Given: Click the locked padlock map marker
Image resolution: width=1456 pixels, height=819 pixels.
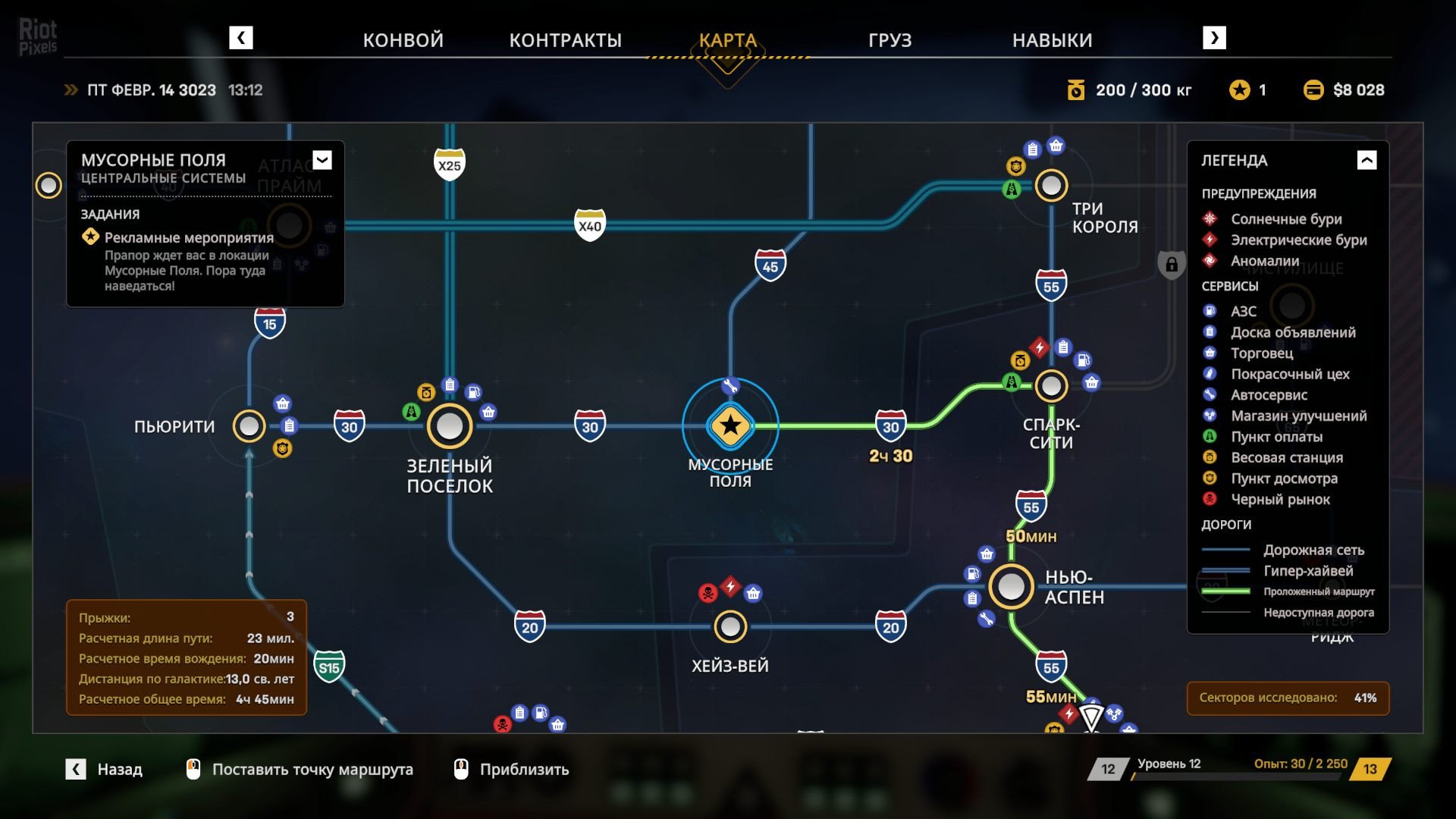Looking at the screenshot, I should (1172, 265).
